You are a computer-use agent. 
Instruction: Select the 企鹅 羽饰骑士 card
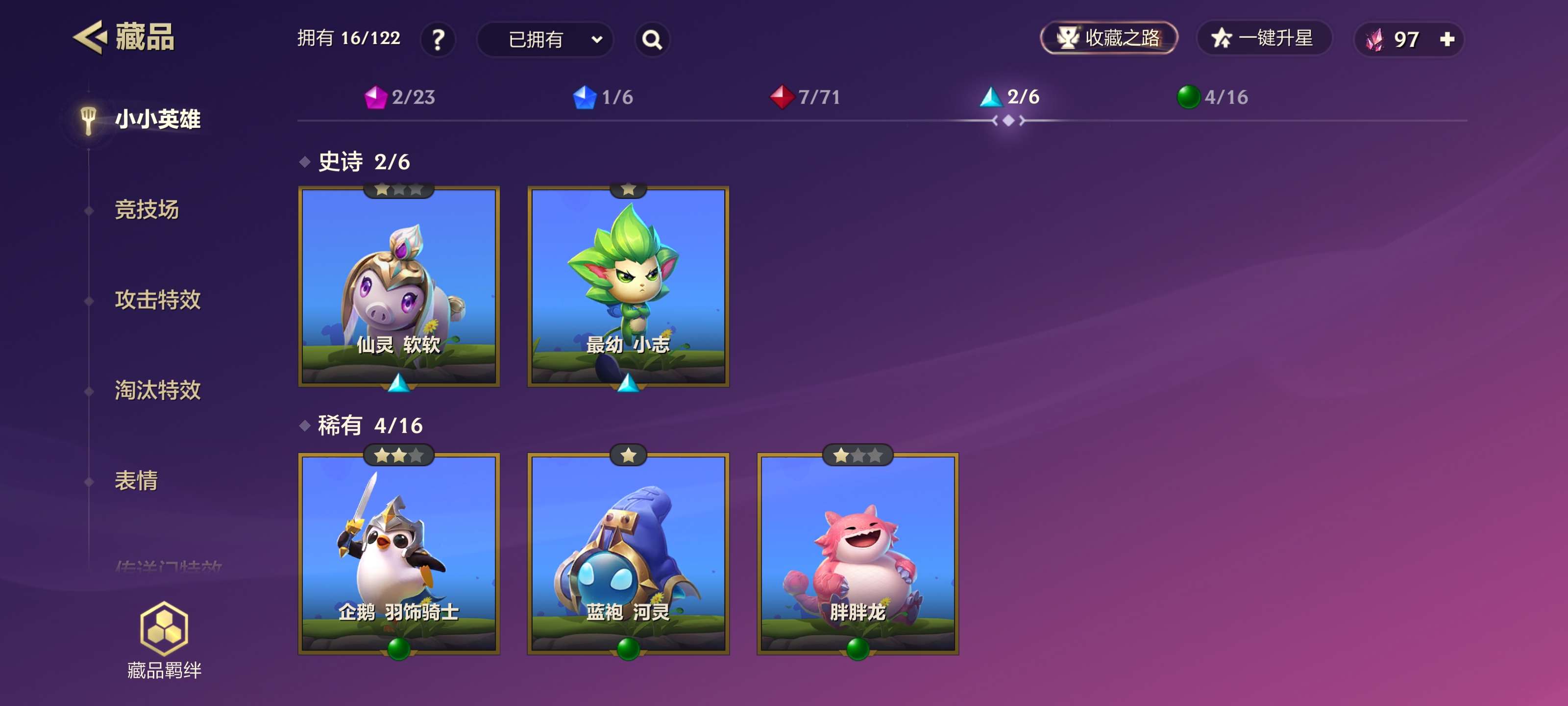pos(399,553)
